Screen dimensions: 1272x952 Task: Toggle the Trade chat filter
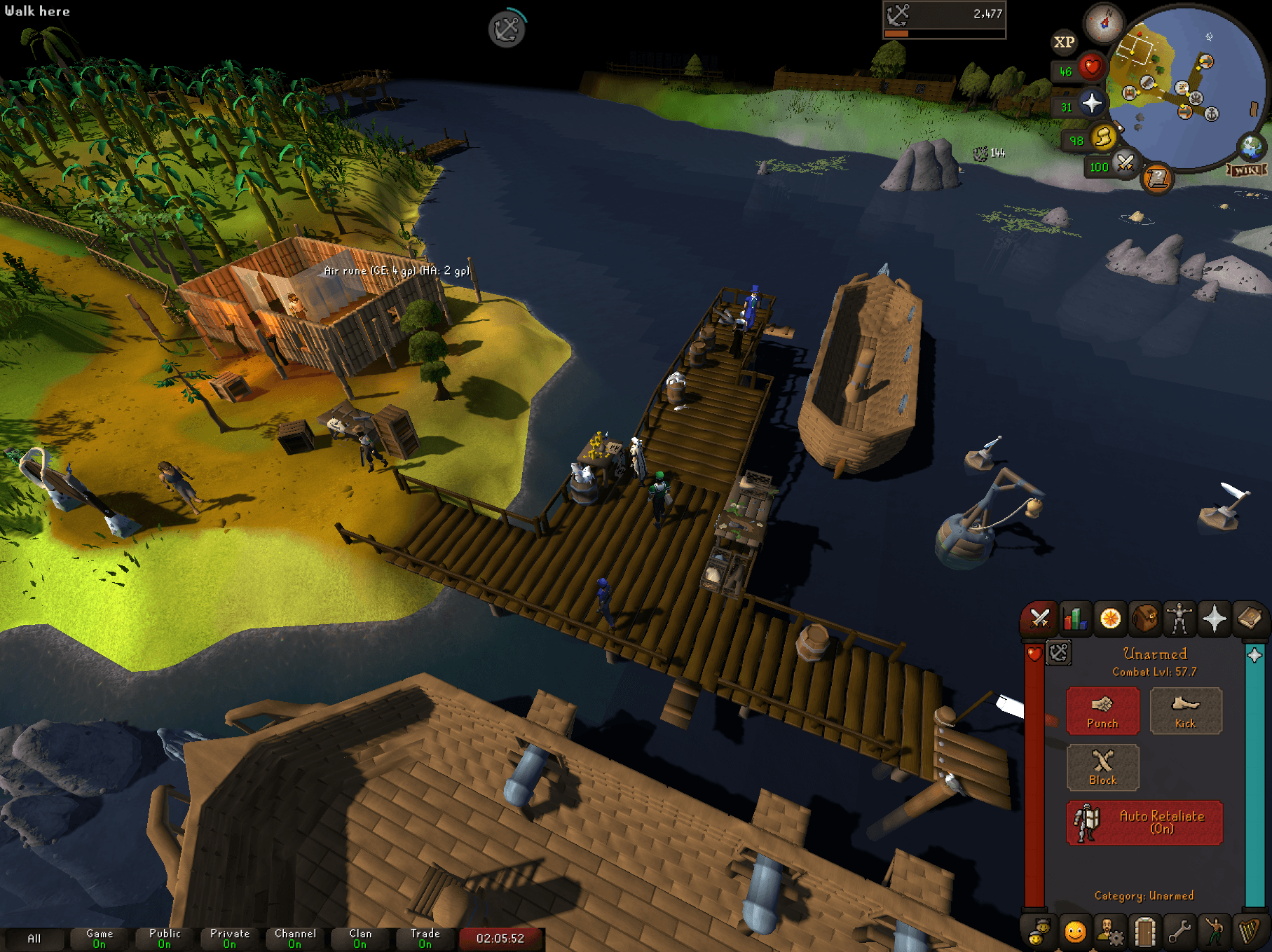pos(425,939)
